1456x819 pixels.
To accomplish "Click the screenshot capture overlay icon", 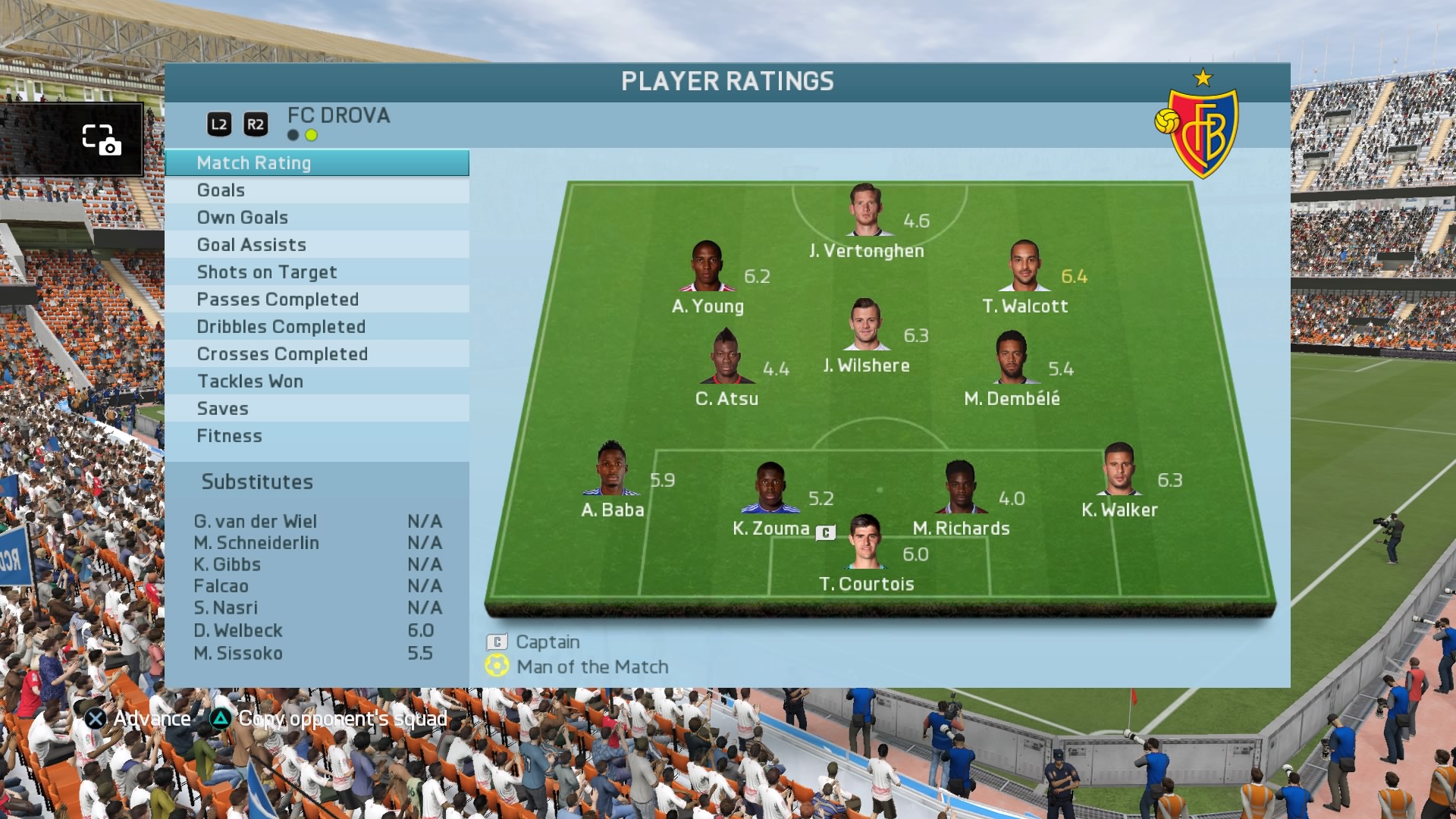I will click(x=101, y=140).
